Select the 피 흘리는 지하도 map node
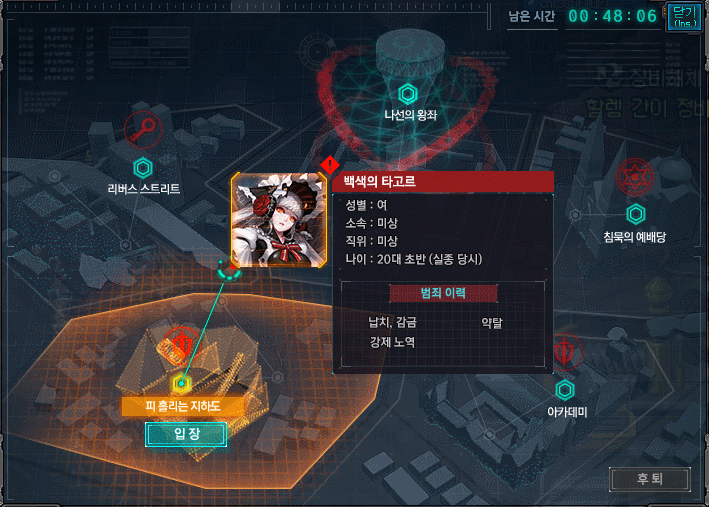The image size is (709, 507). (x=181, y=383)
